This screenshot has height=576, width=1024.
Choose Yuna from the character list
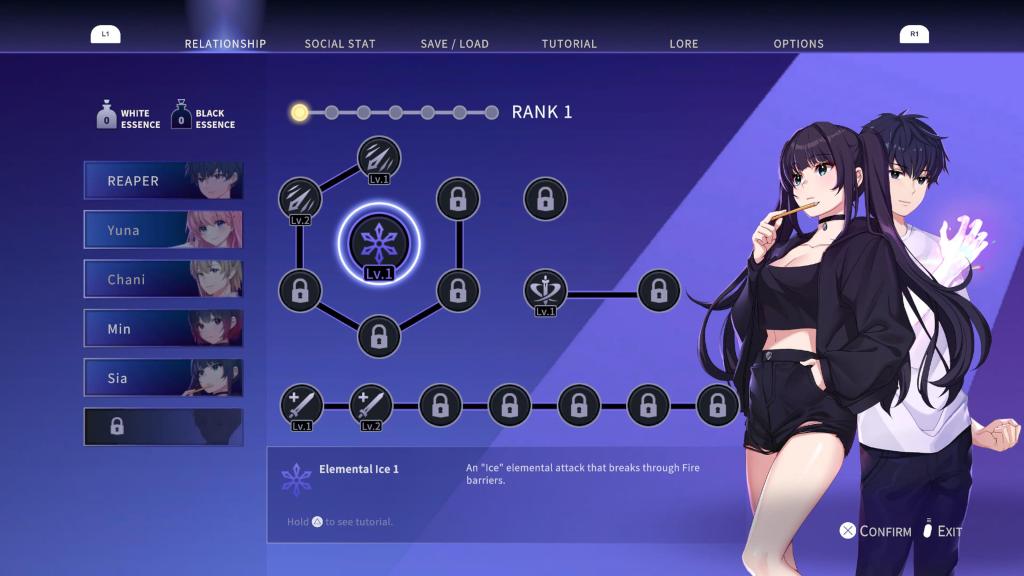click(163, 230)
